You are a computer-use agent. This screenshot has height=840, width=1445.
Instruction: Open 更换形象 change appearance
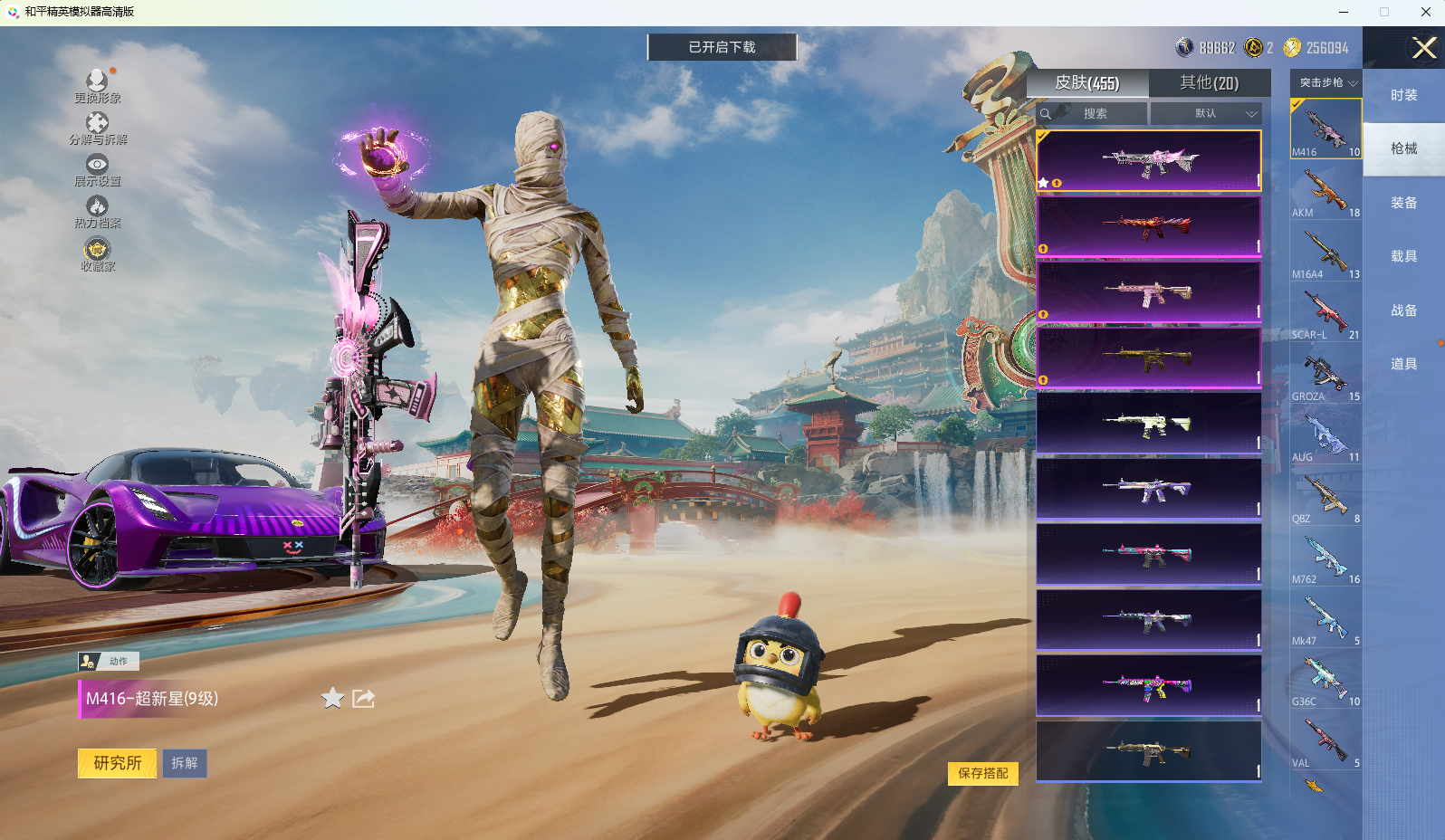tap(97, 85)
